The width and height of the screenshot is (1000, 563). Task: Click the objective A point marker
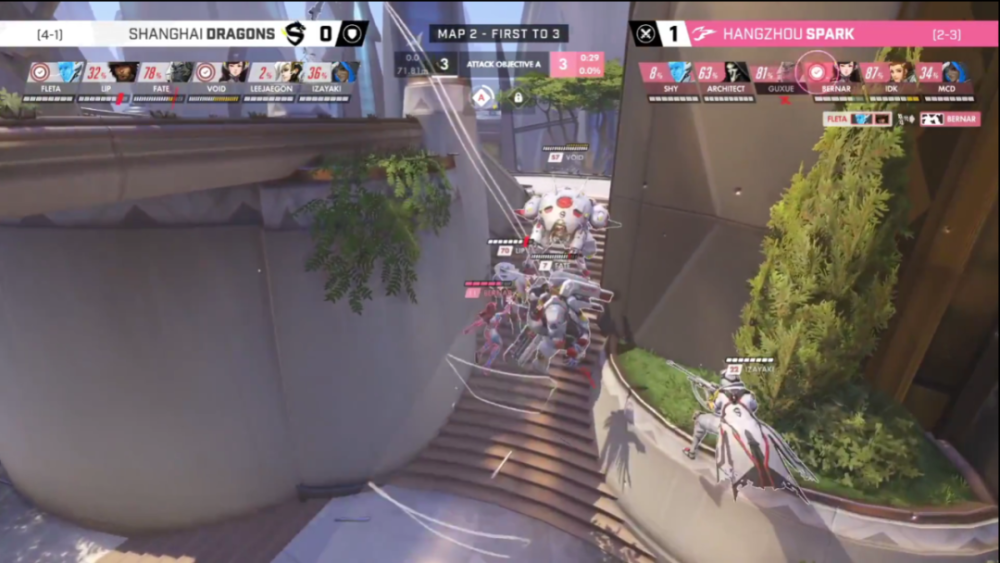[482, 98]
